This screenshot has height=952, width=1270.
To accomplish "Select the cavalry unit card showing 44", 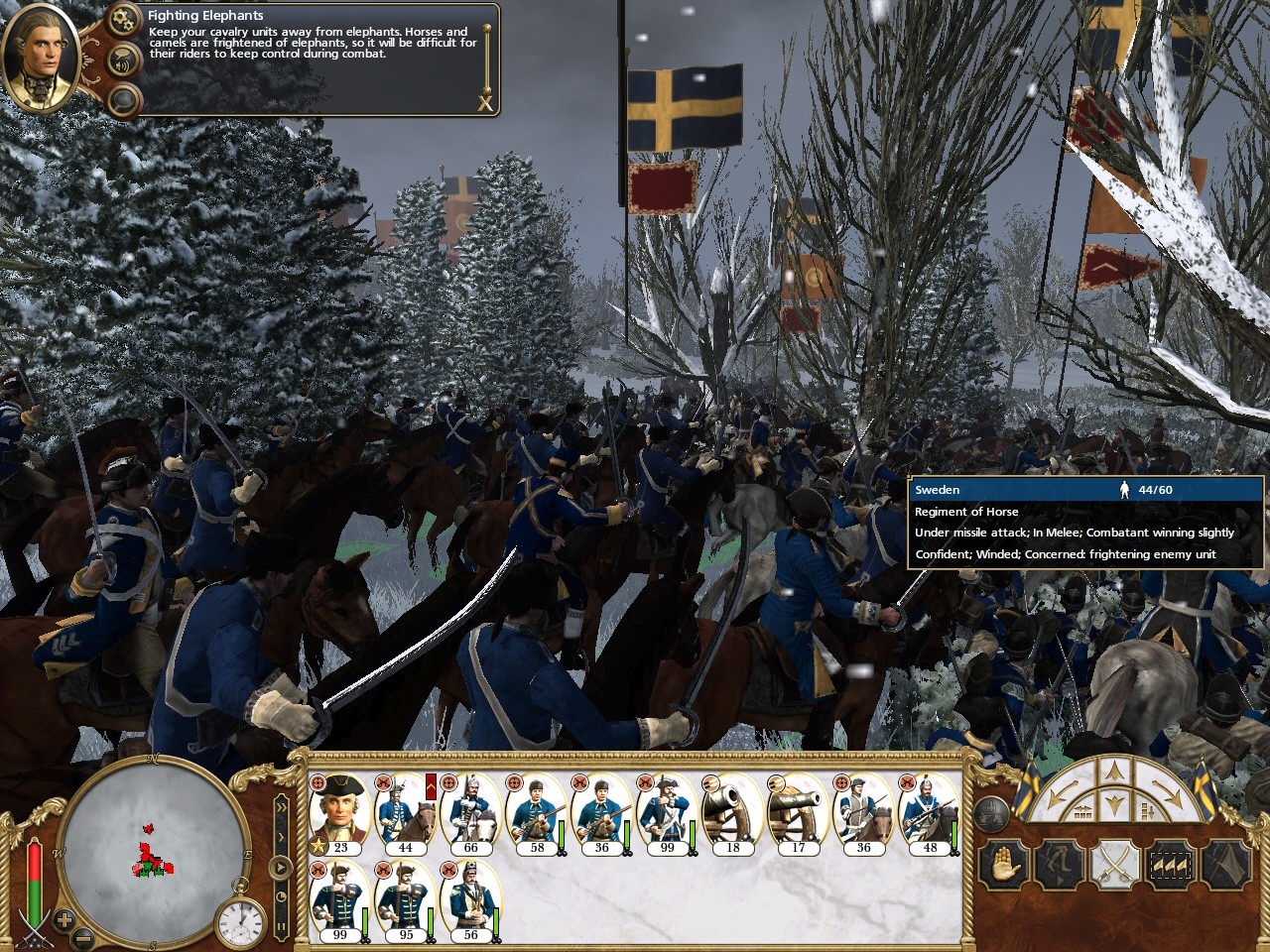I will pyautogui.click(x=405, y=813).
